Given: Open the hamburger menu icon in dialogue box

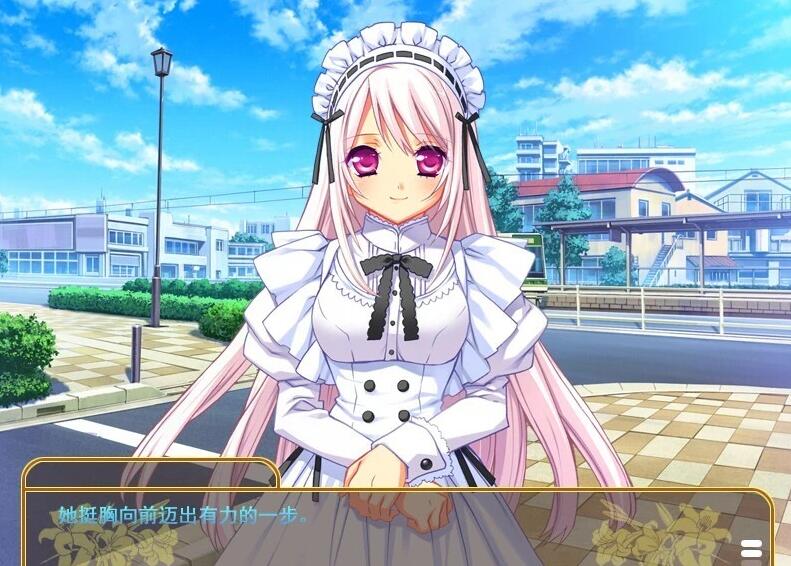Looking at the screenshot, I should coord(751,548).
